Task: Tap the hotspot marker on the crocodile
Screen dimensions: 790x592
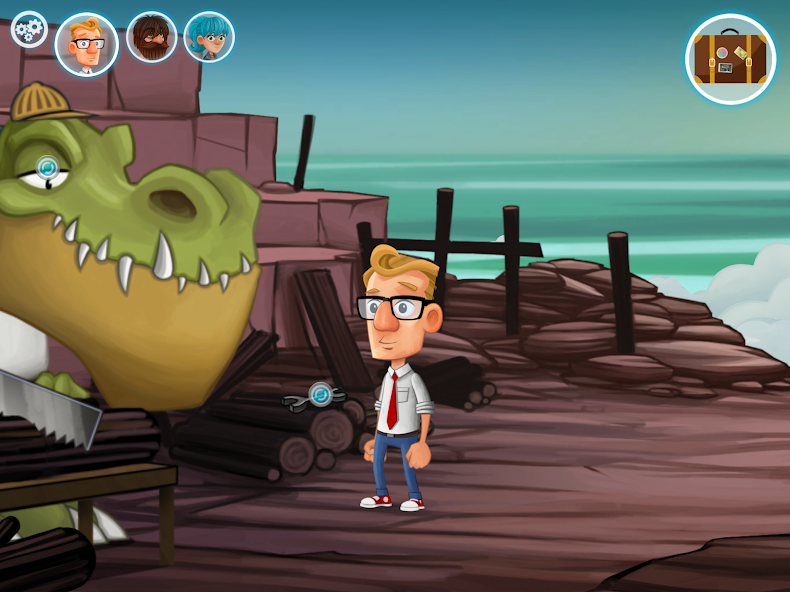Action: click(x=48, y=167)
